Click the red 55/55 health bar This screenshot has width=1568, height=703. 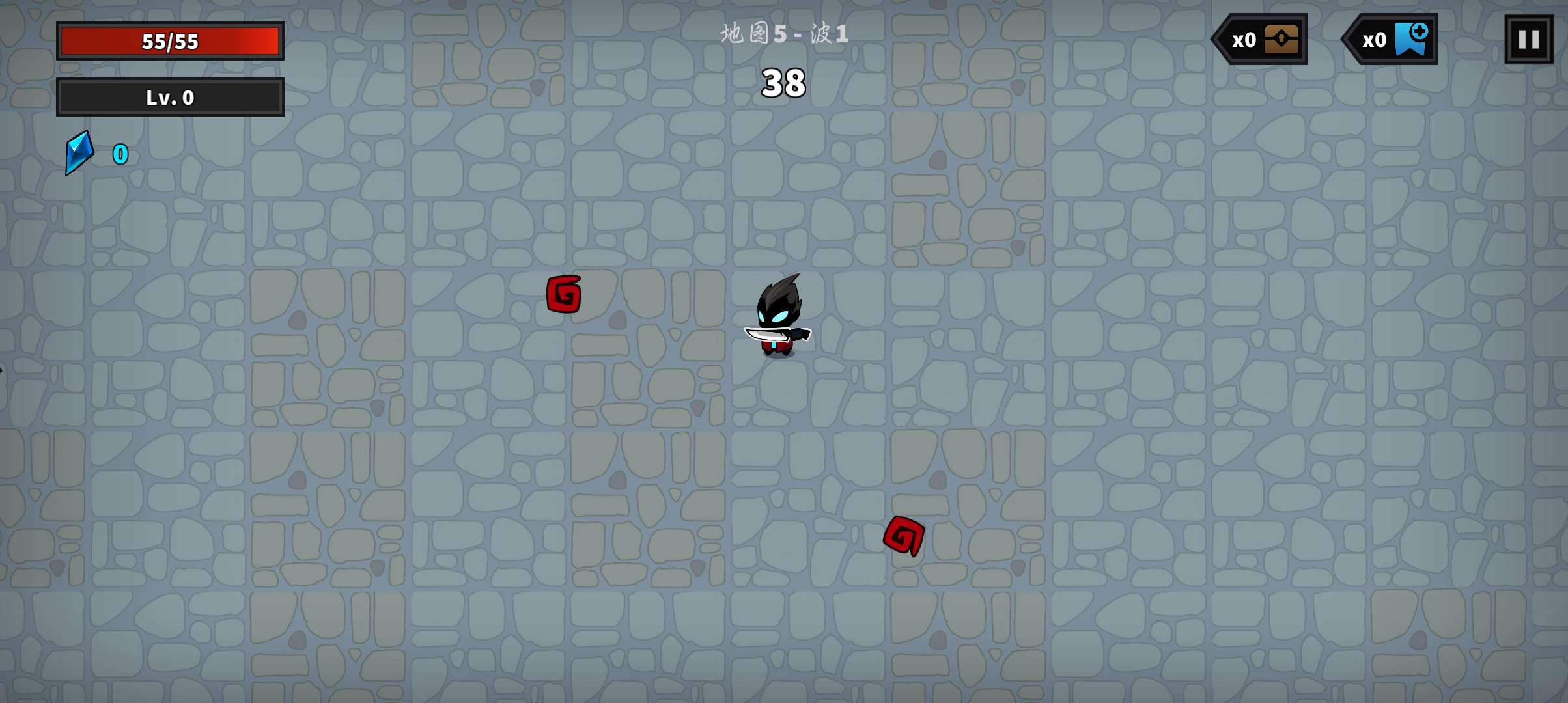click(170, 40)
